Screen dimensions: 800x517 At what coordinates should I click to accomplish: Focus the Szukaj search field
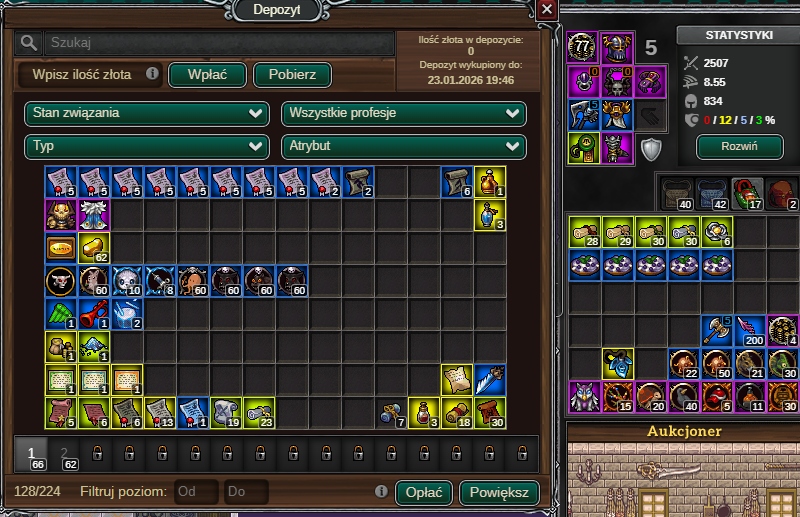coord(220,43)
